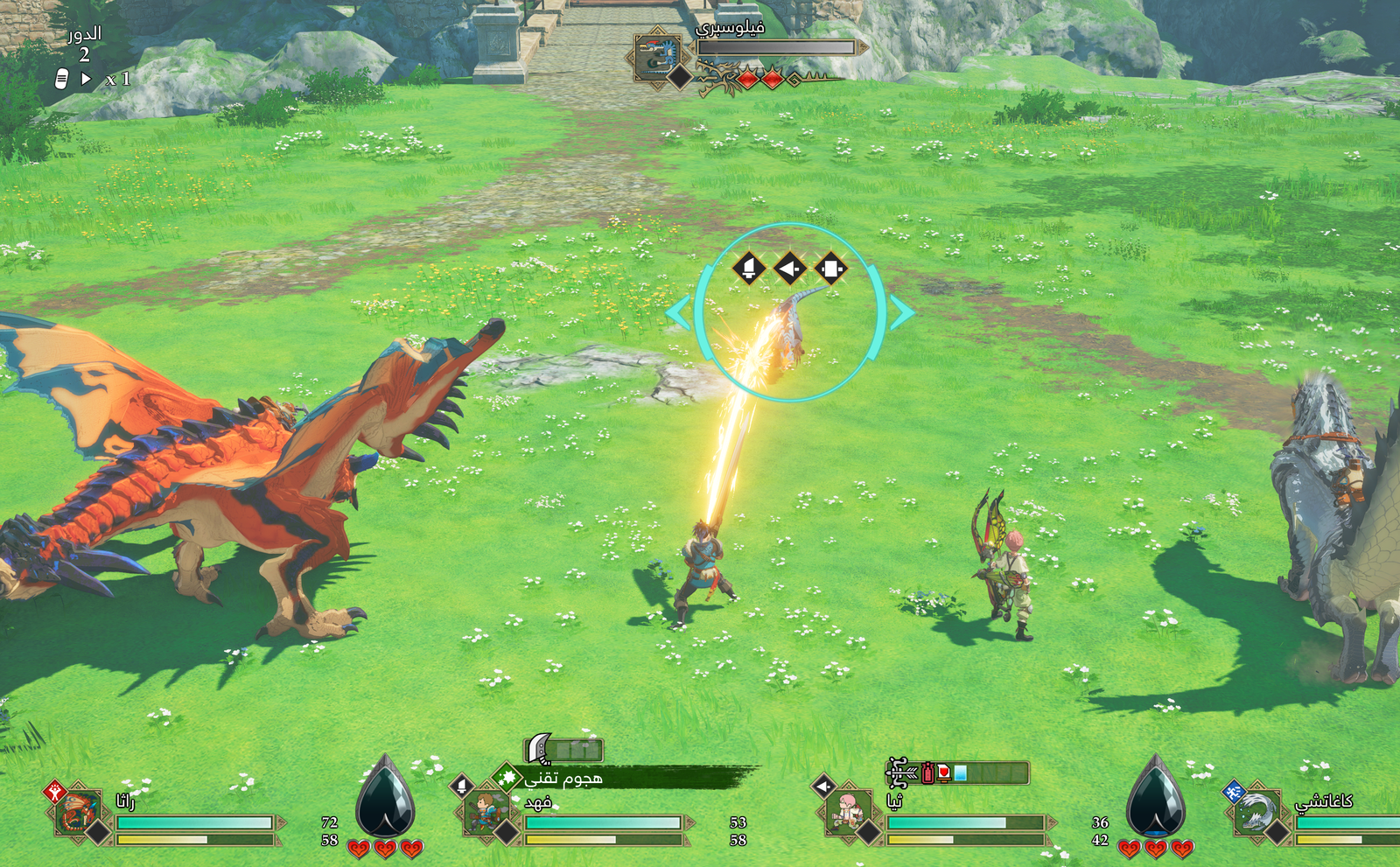The width and height of the screenshot is (1400, 867).
Task: Click the left arrow to switch targets
Action: pyautogui.click(x=678, y=313)
